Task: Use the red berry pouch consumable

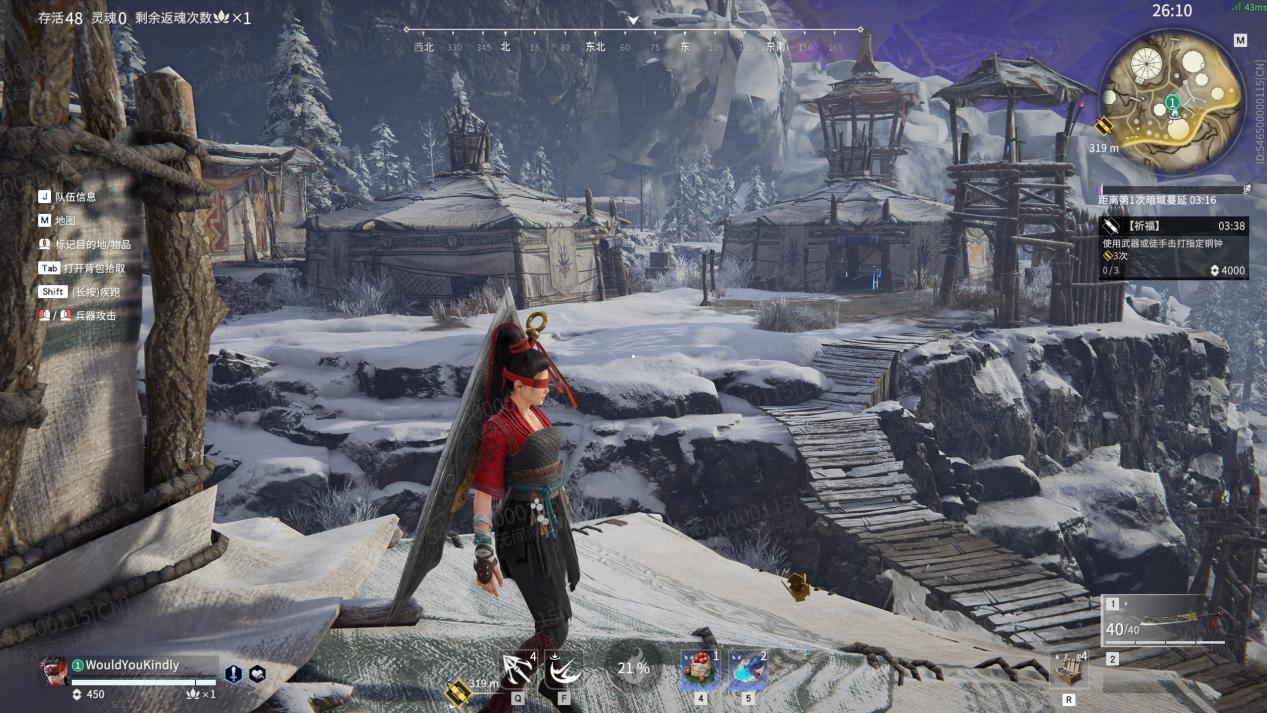Action: click(699, 670)
